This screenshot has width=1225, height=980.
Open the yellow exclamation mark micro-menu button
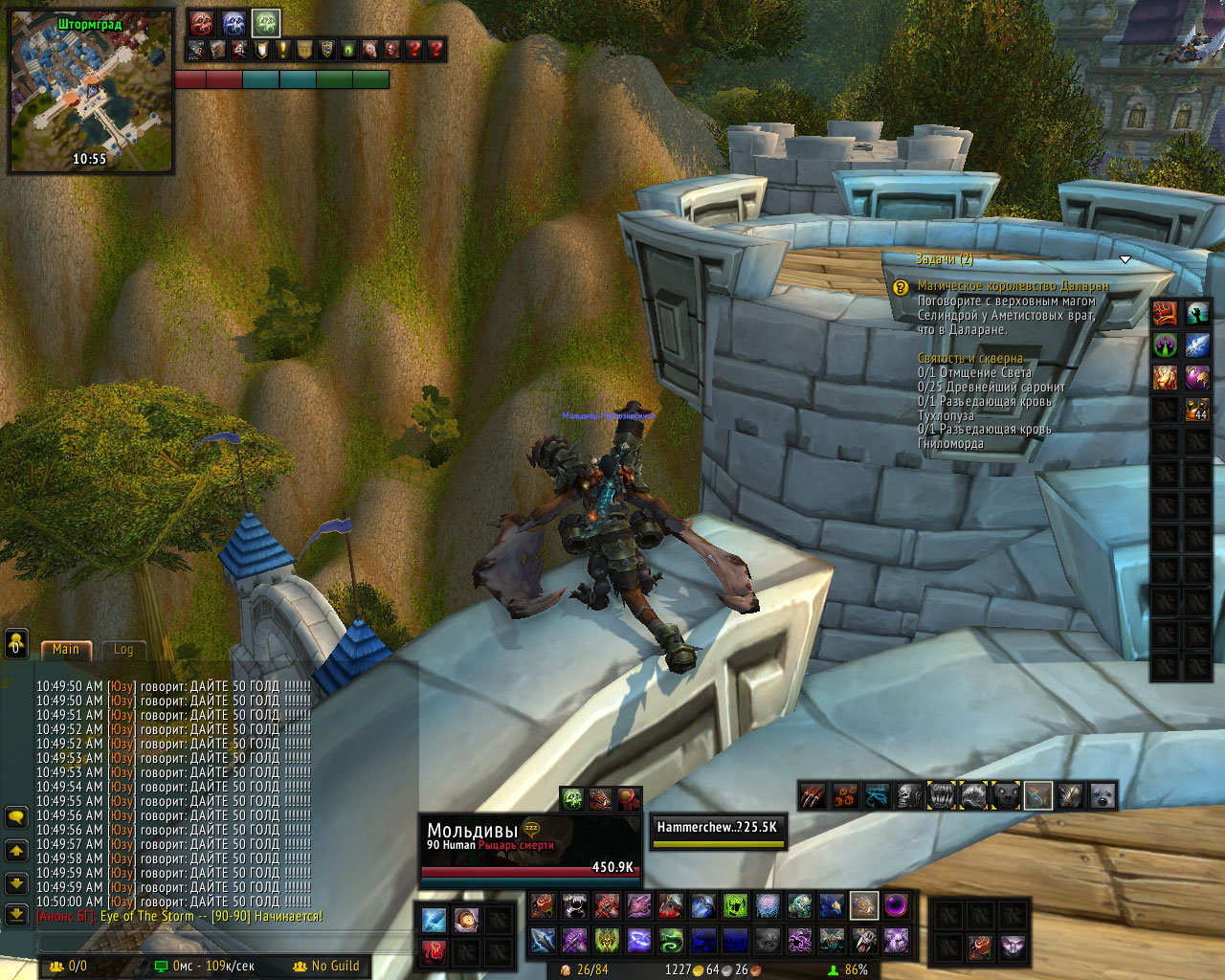(282, 50)
